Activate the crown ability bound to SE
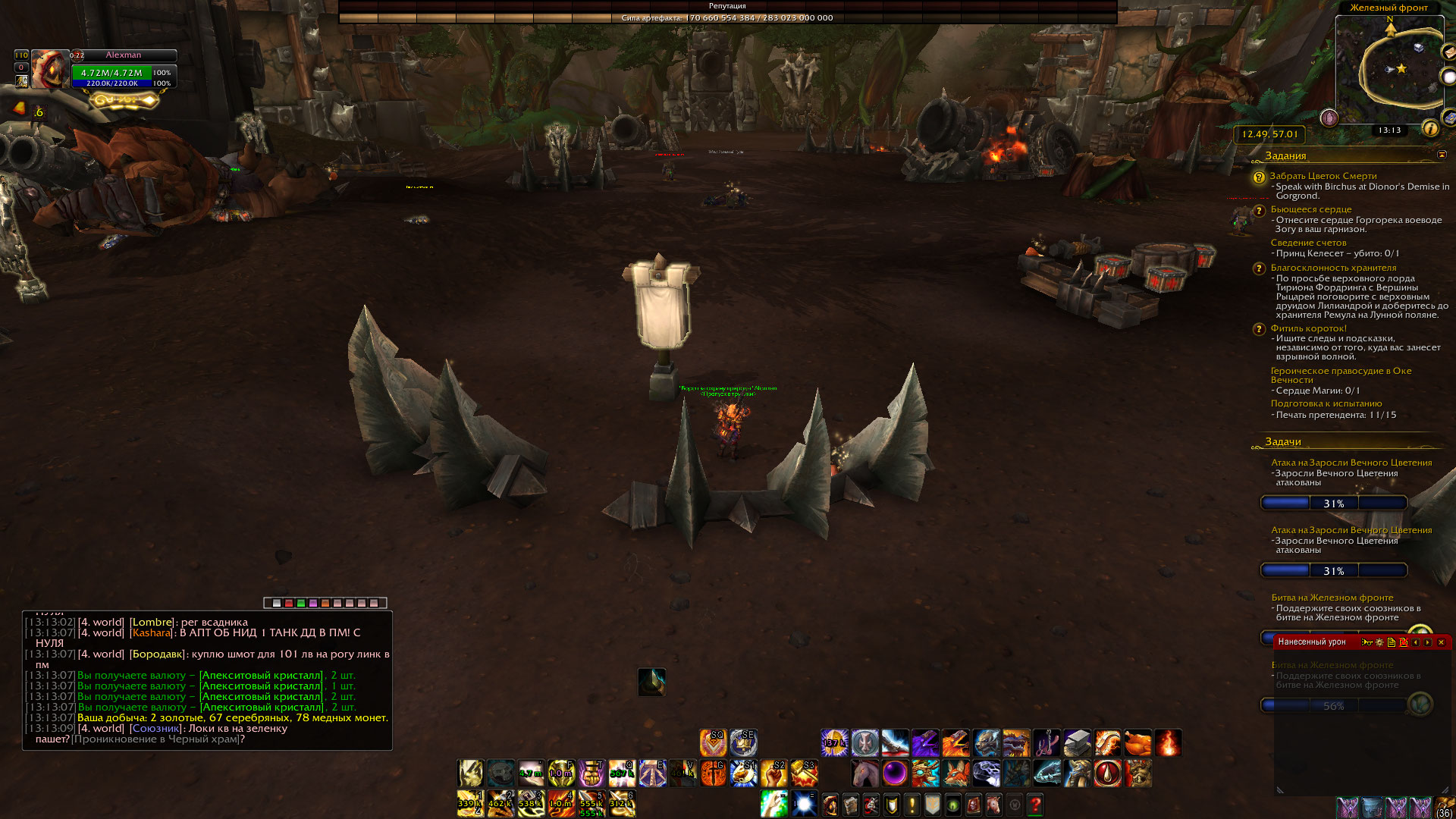1456x819 pixels. click(743, 743)
